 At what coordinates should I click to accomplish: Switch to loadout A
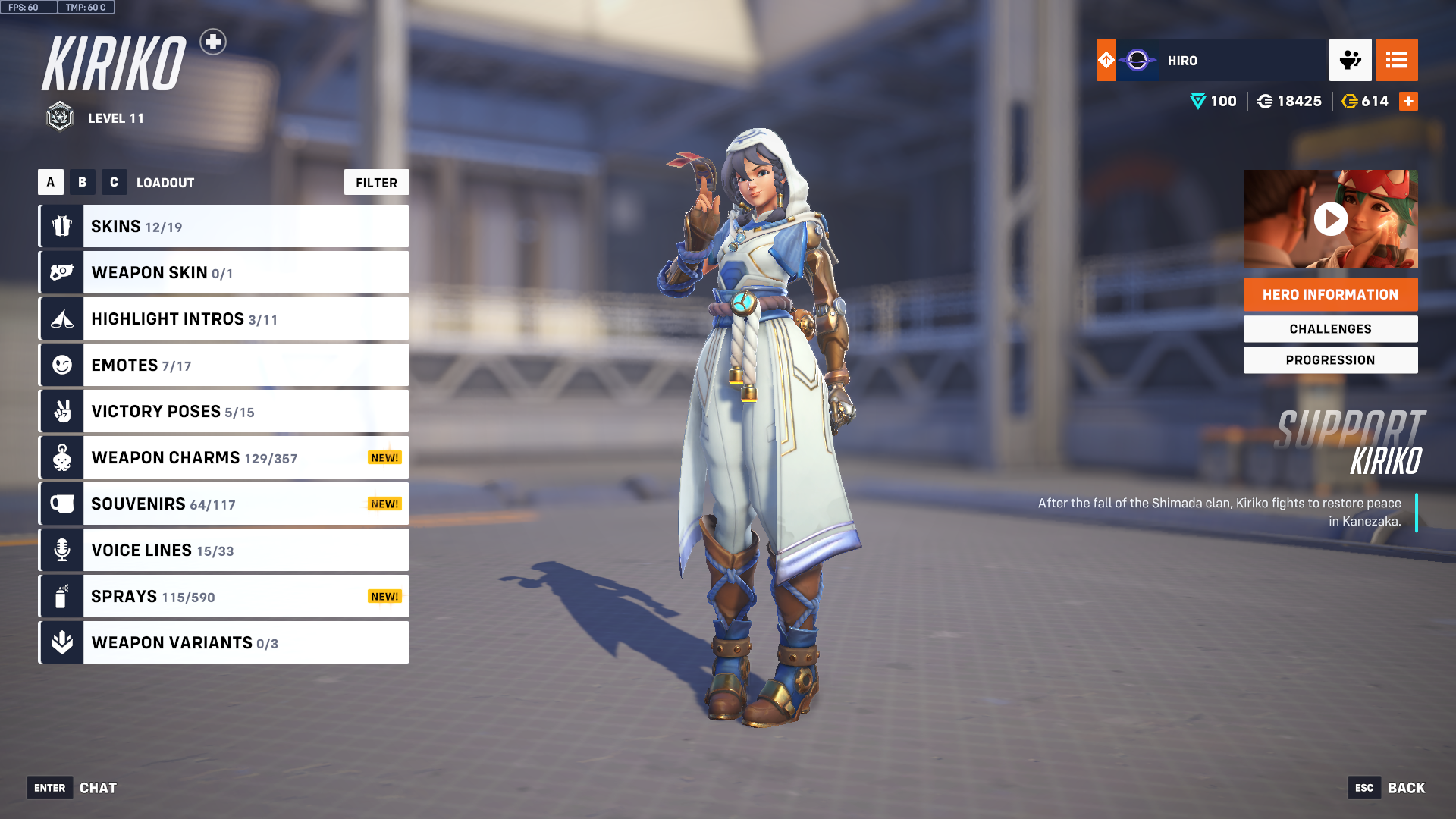(x=51, y=182)
